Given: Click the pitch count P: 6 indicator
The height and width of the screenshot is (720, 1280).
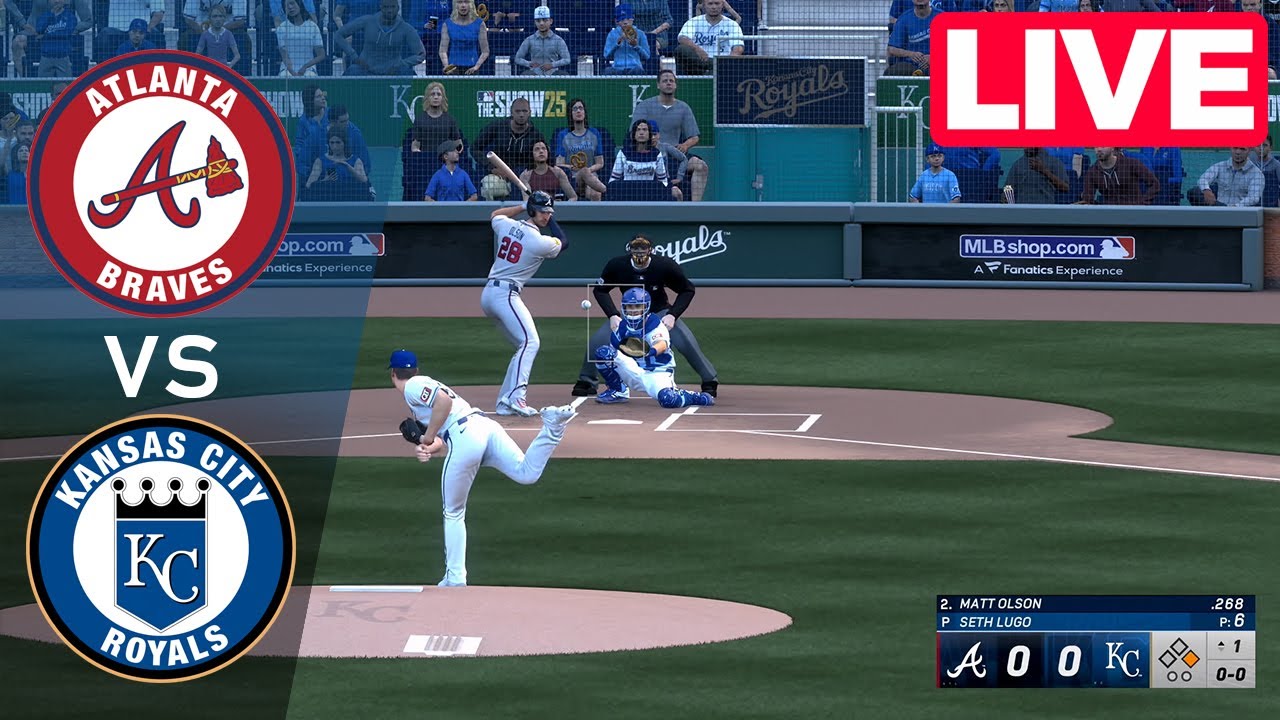Looking at the screenshot, I should [1232, 620].
